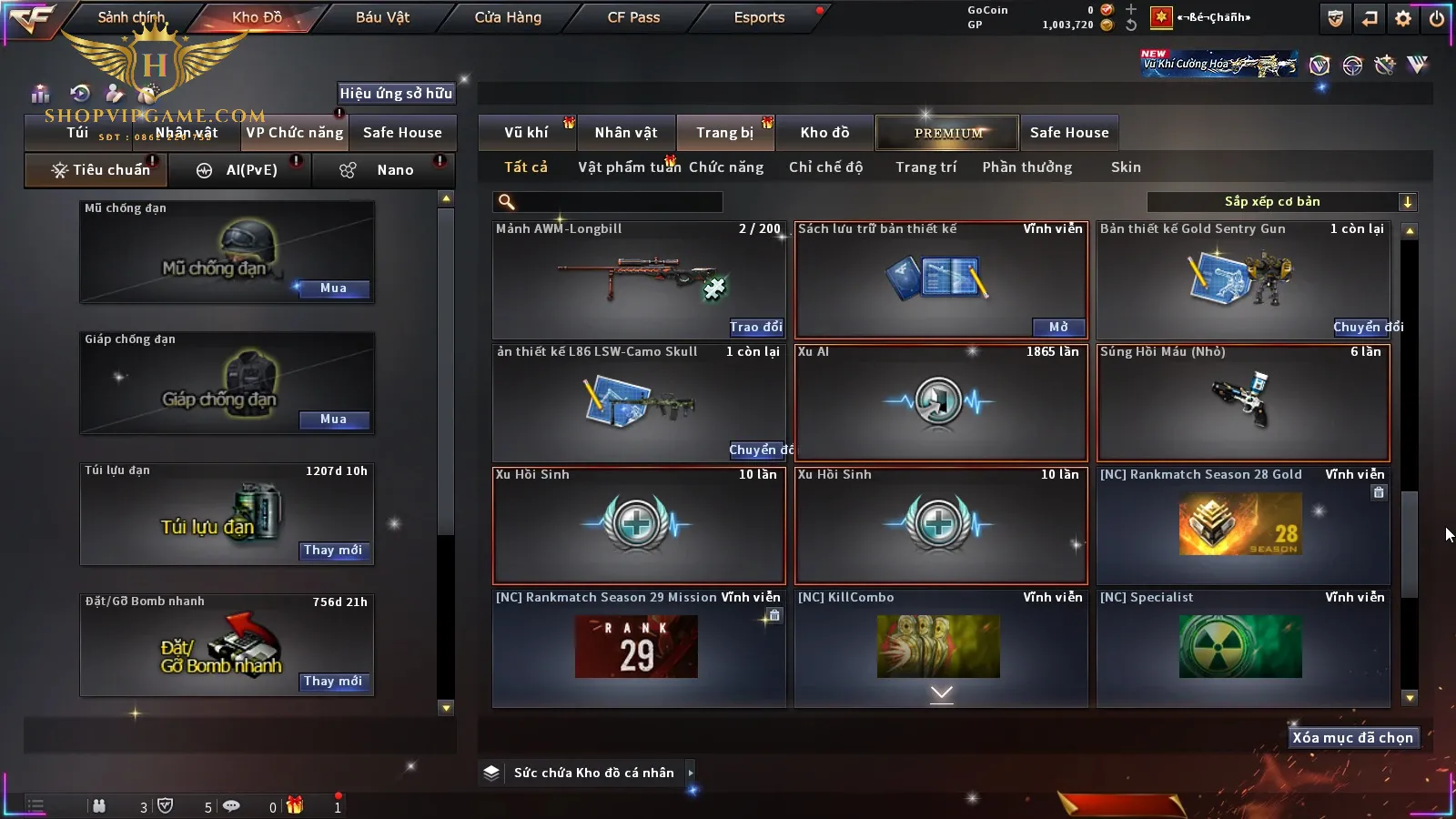Switch to the AI(PvE) loadout tab
Screen dimensions: 1456x819
(x=240, y=170)
